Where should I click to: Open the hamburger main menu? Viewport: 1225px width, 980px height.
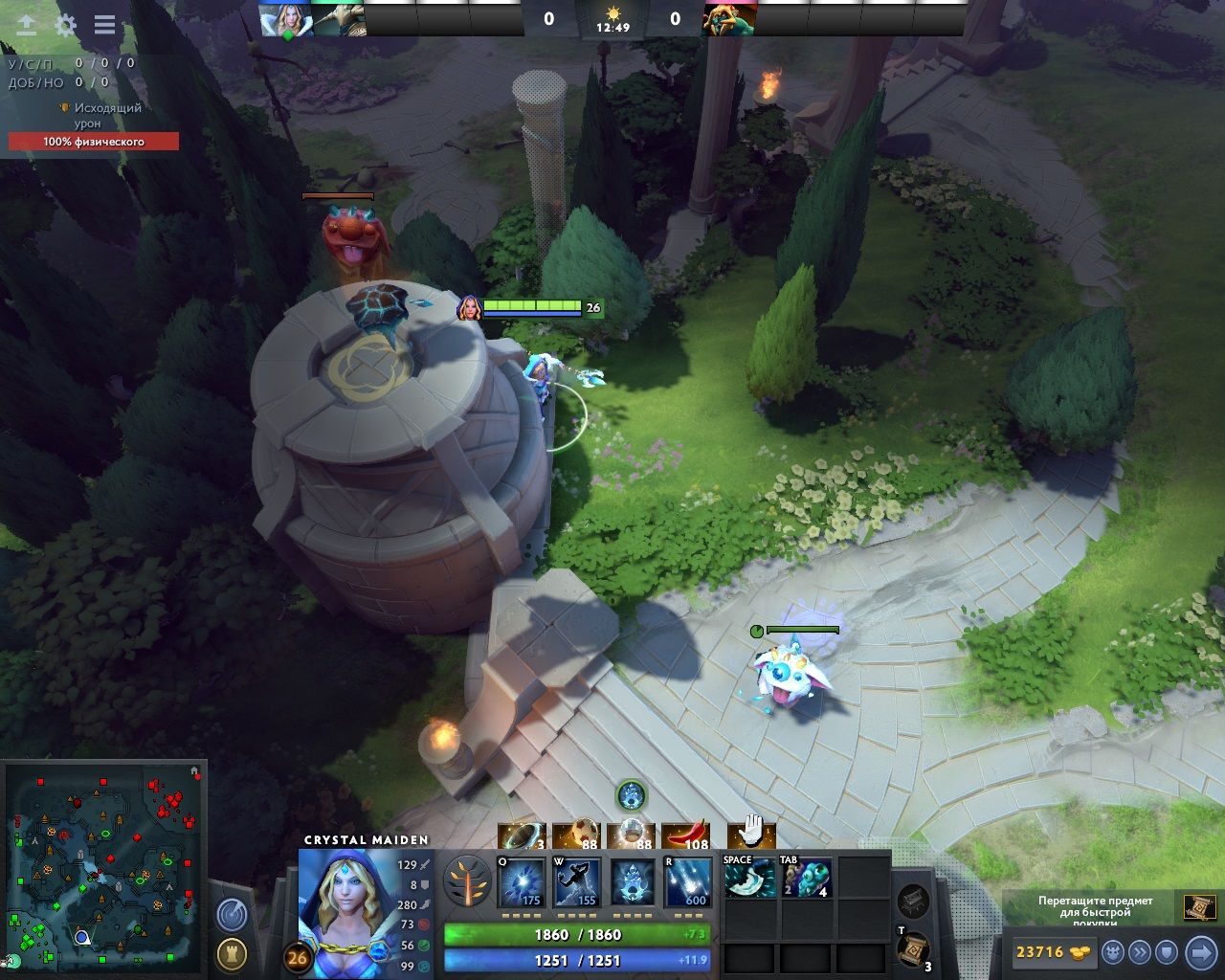104,25
